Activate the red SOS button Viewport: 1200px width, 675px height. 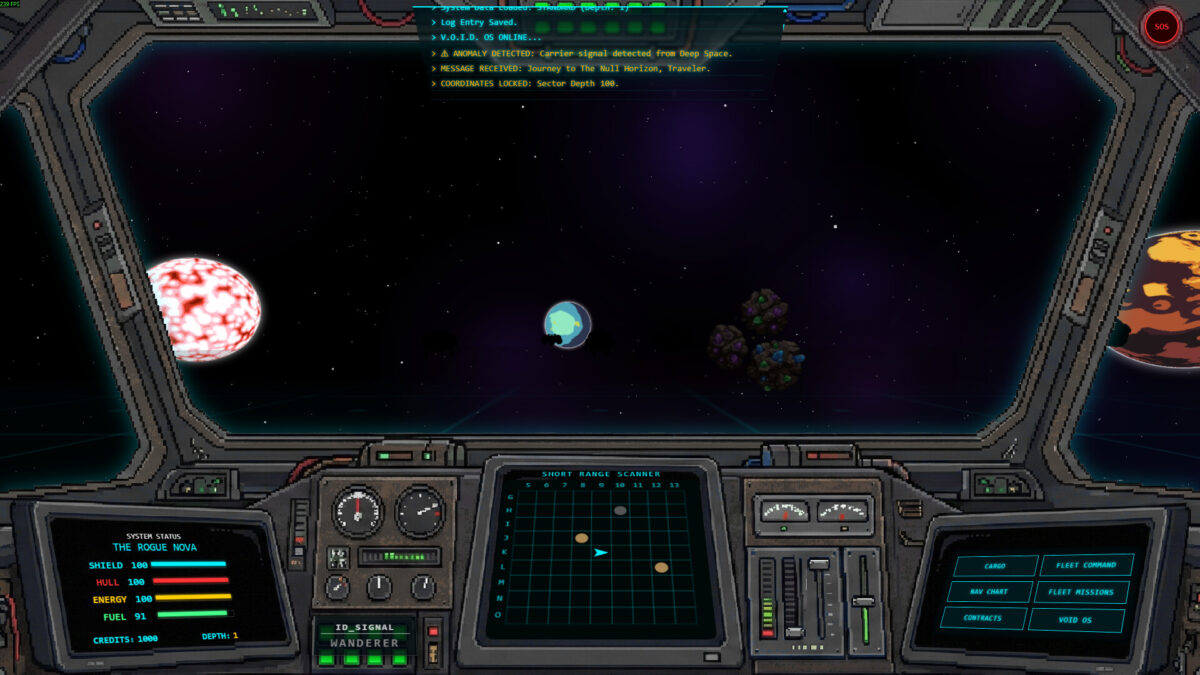(x=1161, y=27)
